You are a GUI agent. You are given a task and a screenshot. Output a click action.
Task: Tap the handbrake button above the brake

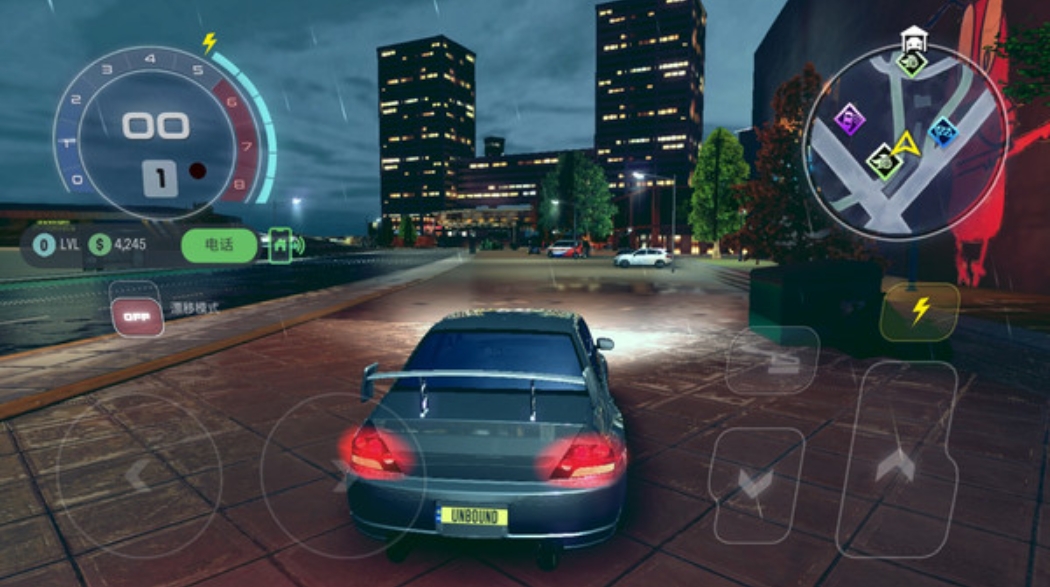pyautogui.click(x=772, y=360)
